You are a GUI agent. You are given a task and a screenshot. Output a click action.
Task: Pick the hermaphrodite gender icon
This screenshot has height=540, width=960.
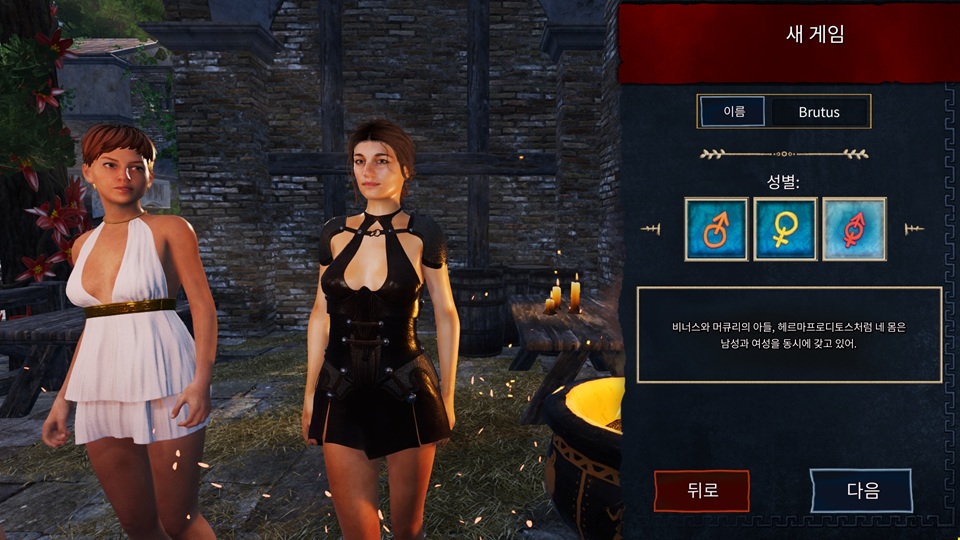(x=854, y=229)
